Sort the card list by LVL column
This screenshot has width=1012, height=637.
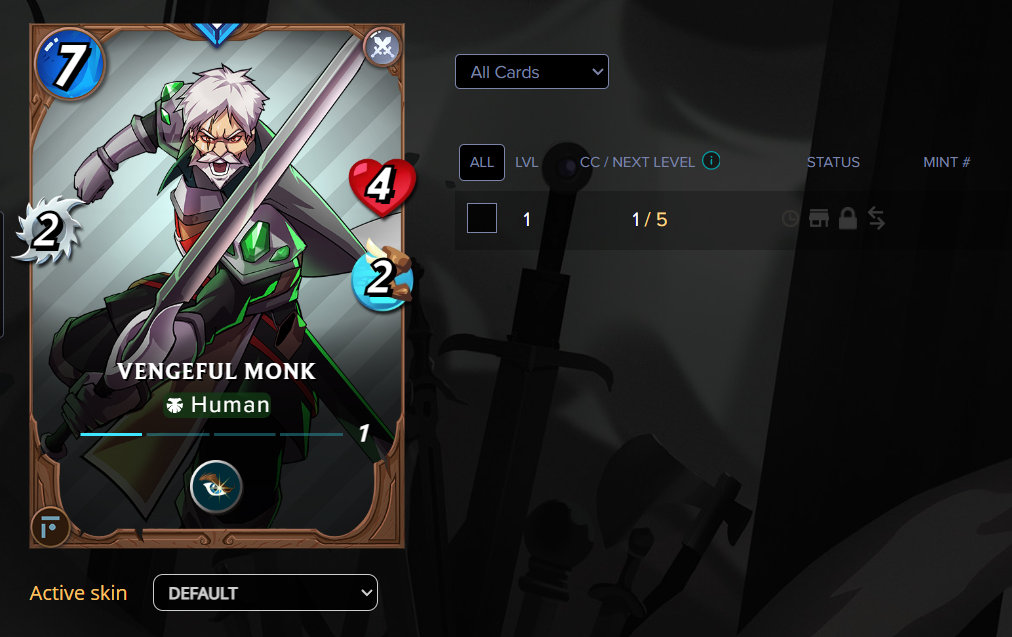pos(527,162)
